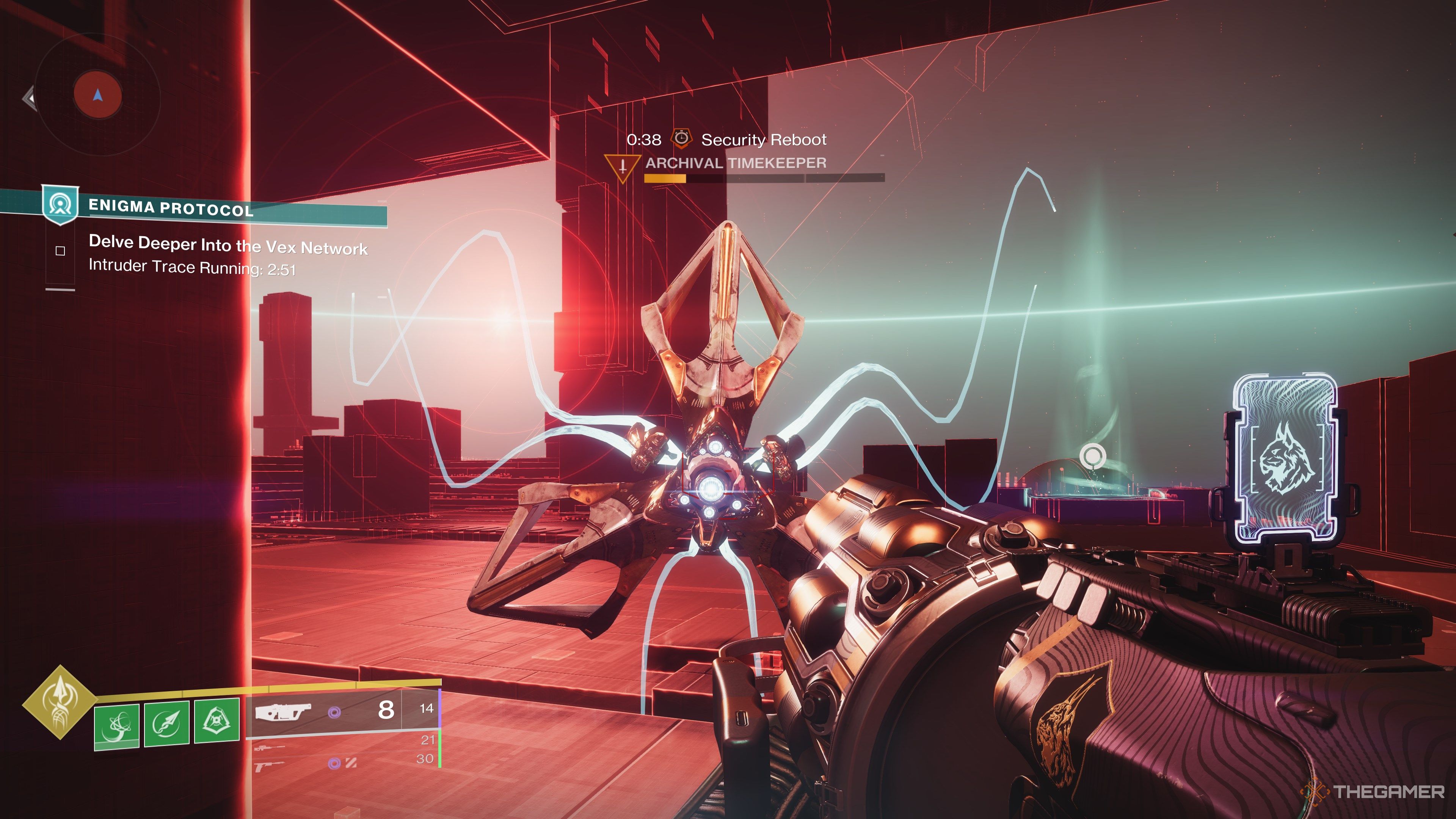Activate the gold diamond Super ability icon
The height and width of the screenshot is (819, 1456).
60,703
